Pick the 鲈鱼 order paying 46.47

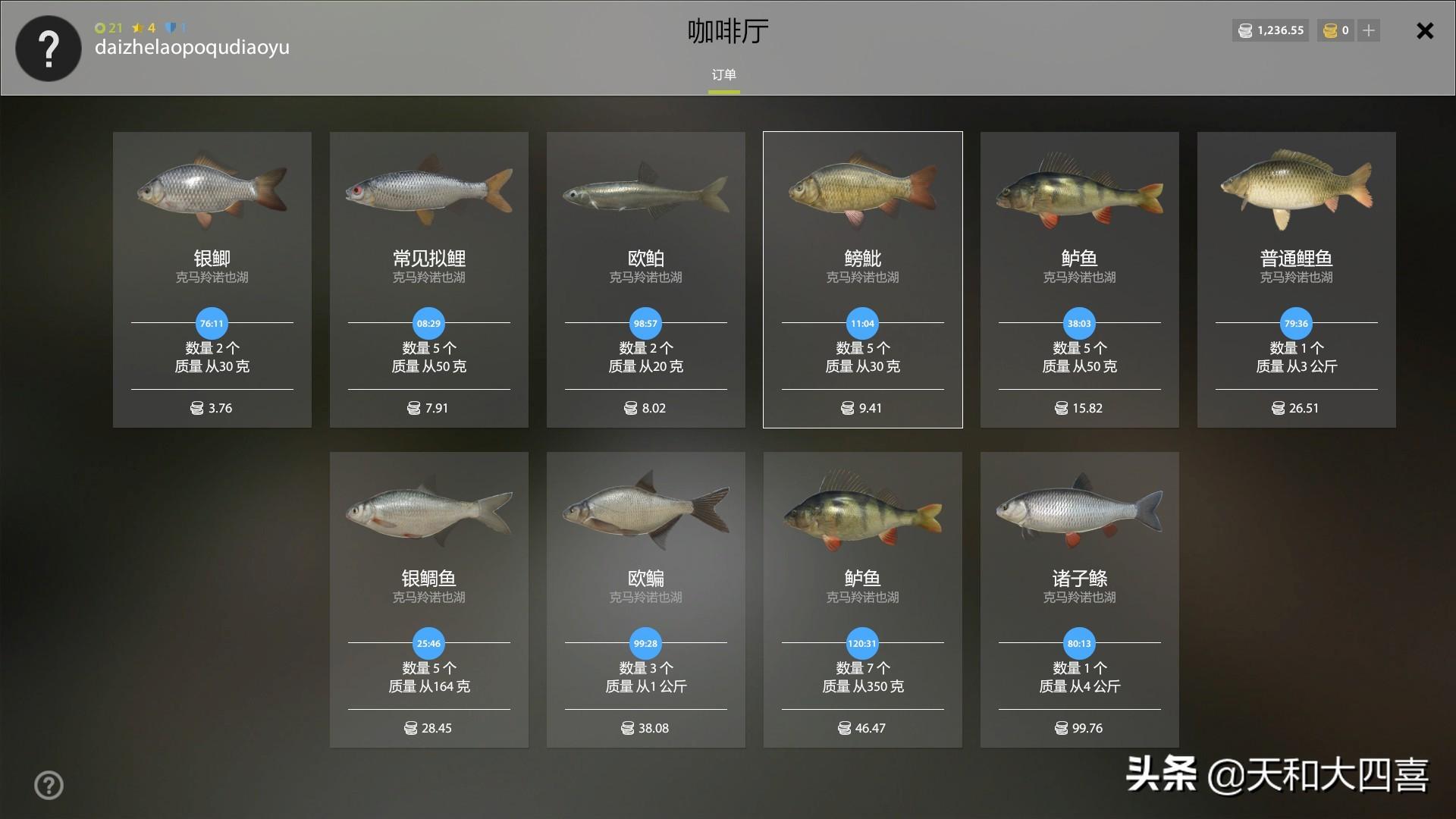point(863,599)
